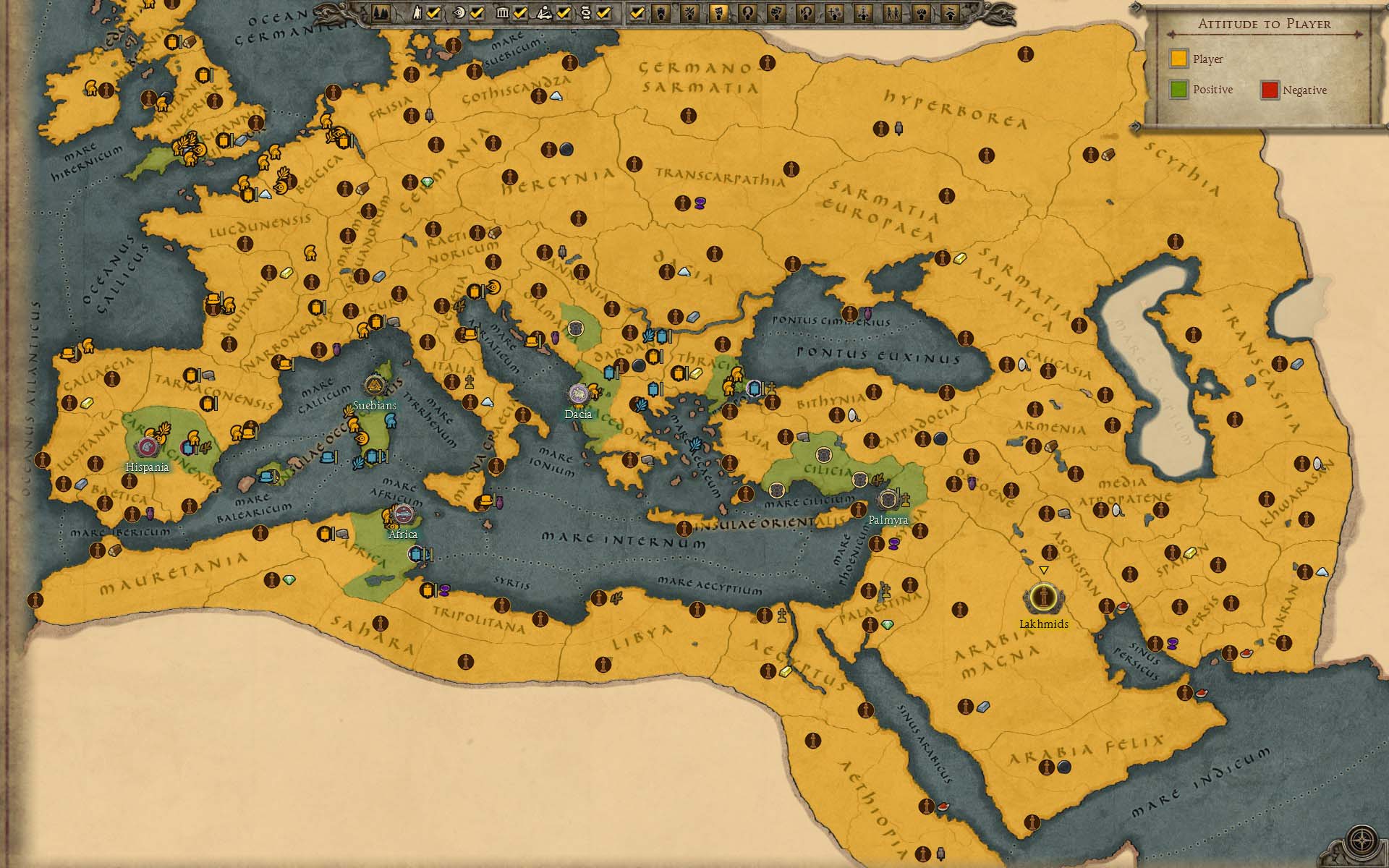1389x868 pixels.
Task: Click the Lakhmids faction marker
Action: [x=1043, y=598]
